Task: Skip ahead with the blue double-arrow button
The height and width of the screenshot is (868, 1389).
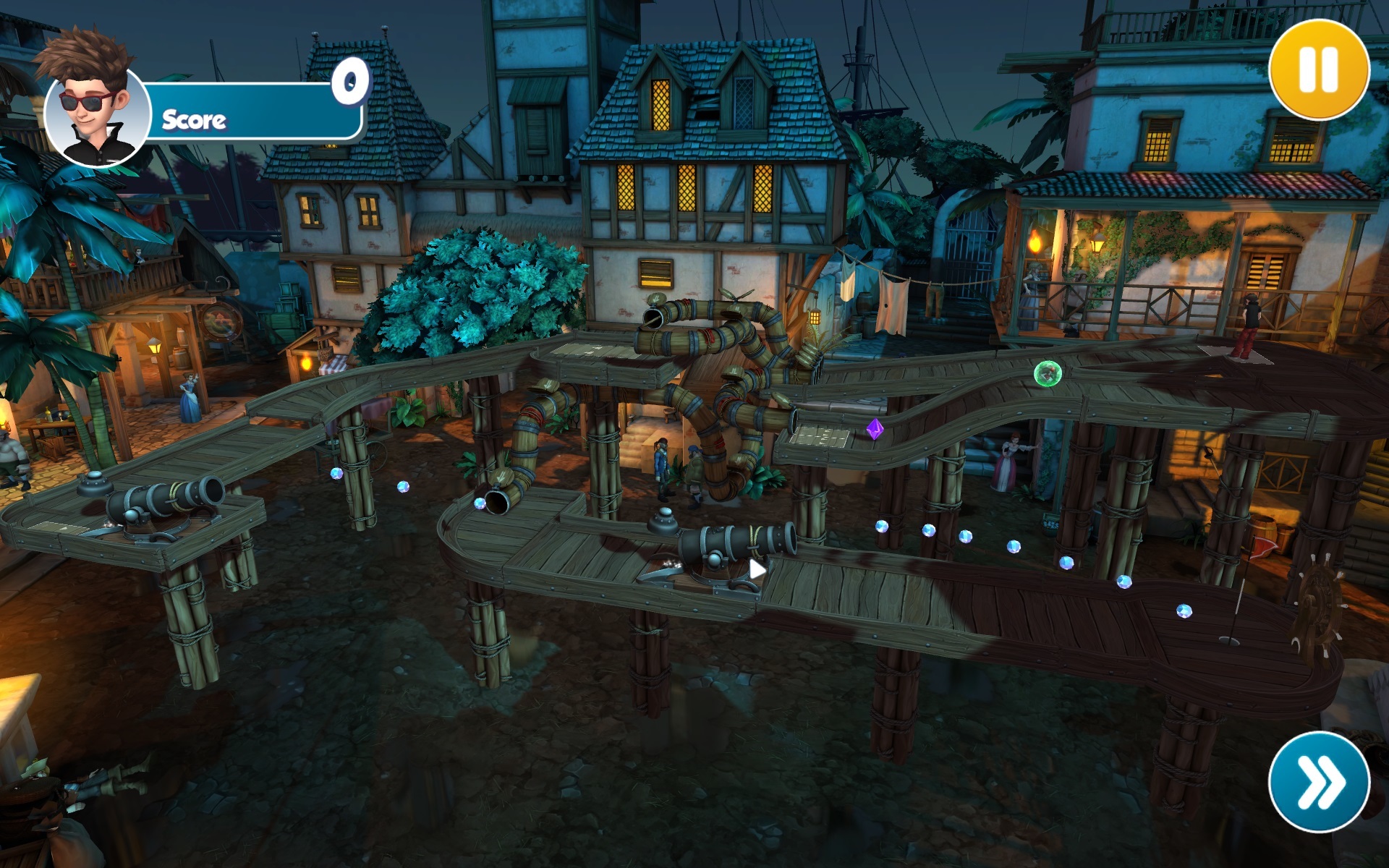Action: click(1319, 782)
